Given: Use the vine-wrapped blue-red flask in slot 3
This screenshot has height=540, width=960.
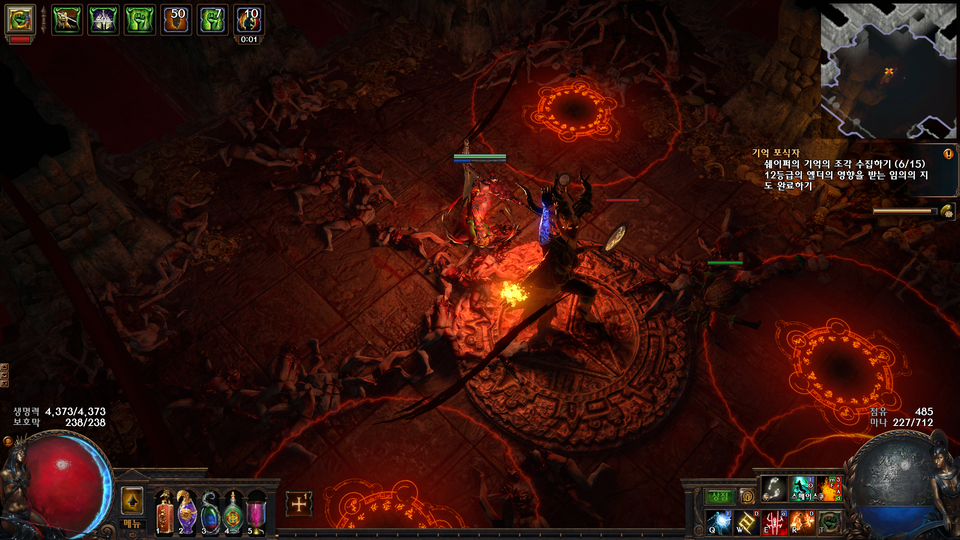Looking at the screenshot, I should pyautogui.click(x=211, y=512).
